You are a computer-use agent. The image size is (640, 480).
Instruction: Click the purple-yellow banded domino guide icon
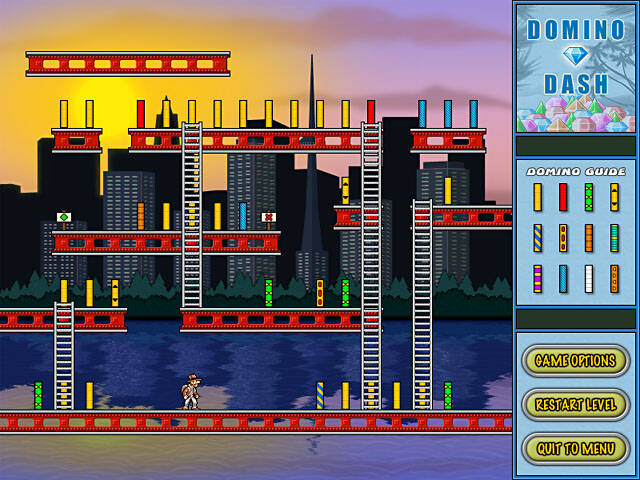coord(537,278)
